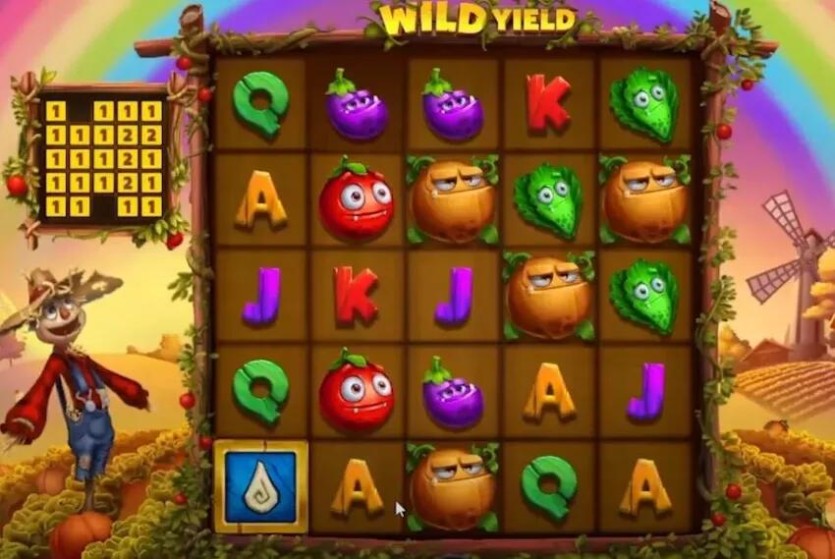Open the yellow multiplier grid panel
This screenshot has height=559, width=835.
pyautogui.click(x=103, y=158)
